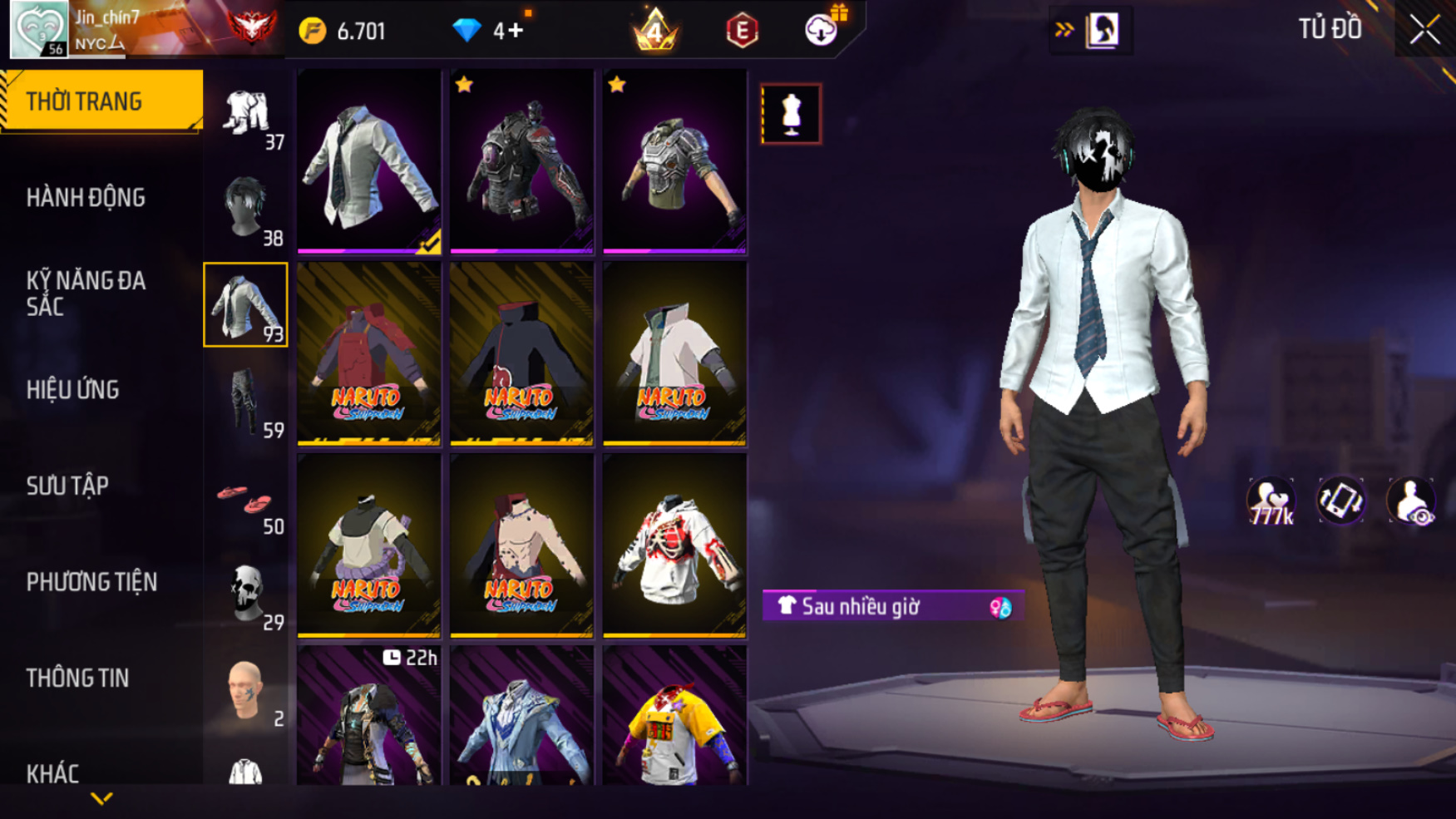Close the wardrobe with the X button
The width and height of the screenshot is (1456, 819).
pos(1424,30)
